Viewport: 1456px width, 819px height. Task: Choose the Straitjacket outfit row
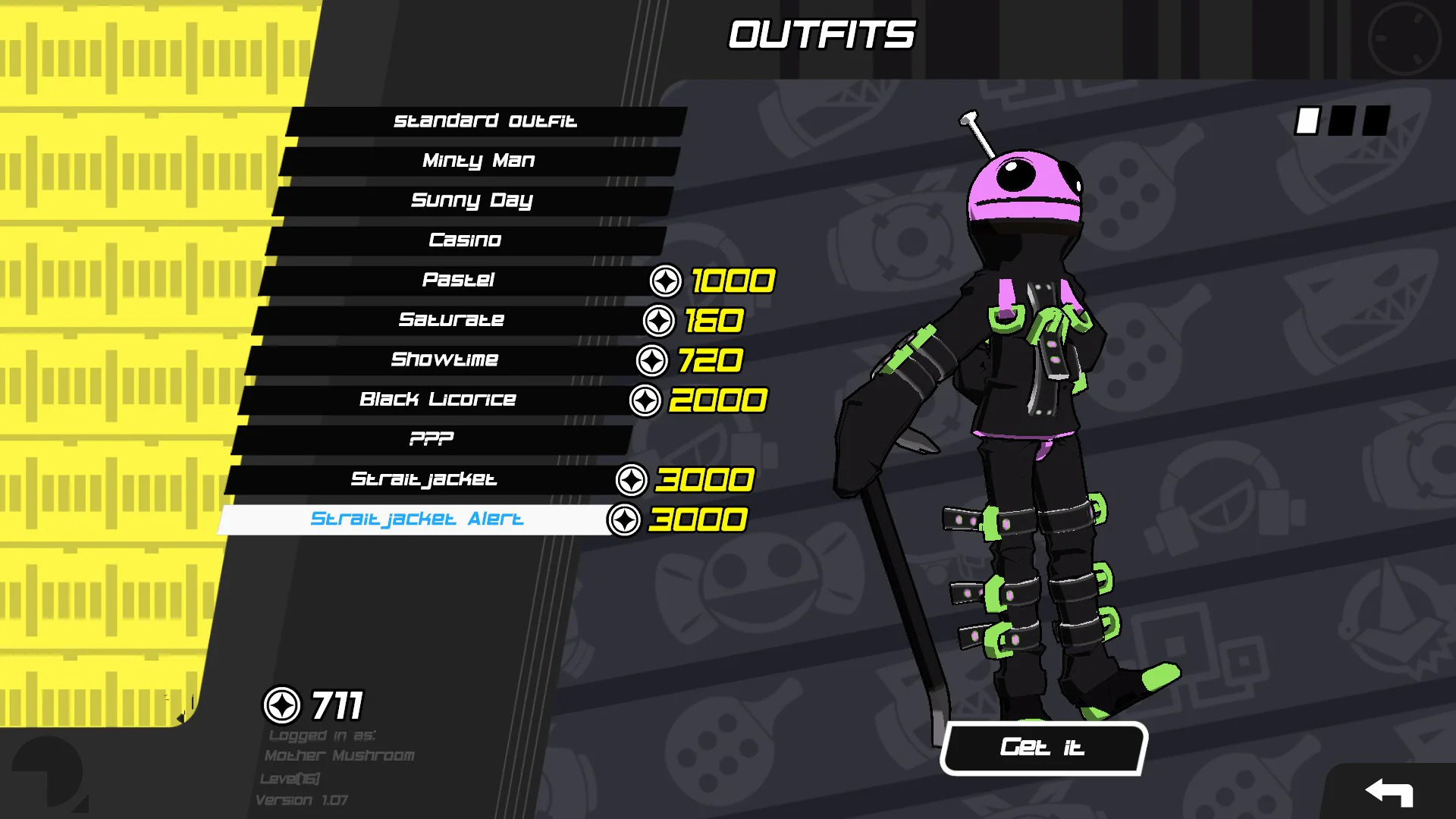click(x=424, y=479)
